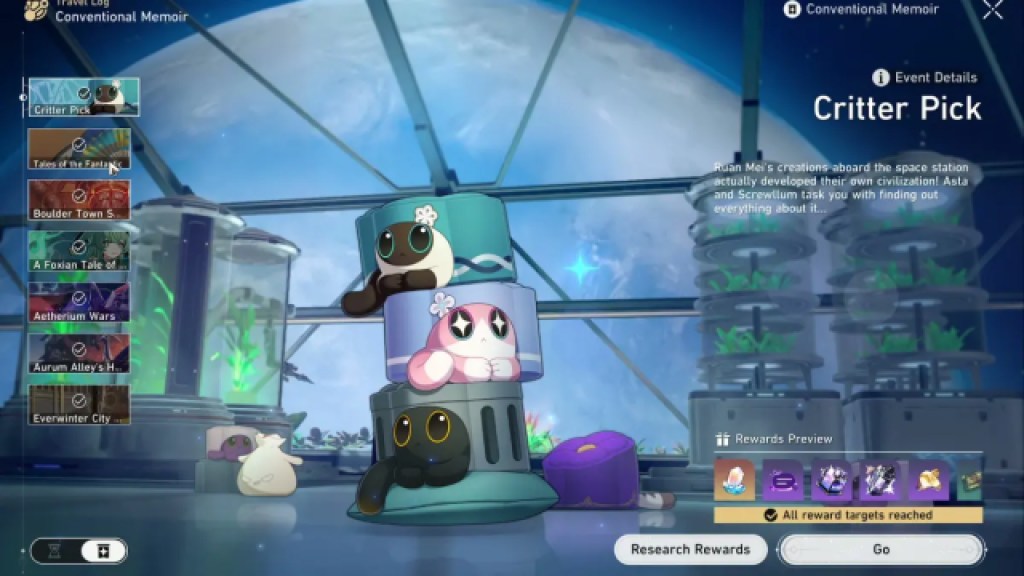Open the Aetherium Wars event
1024x576 pixels.
(x=79, y=302)
